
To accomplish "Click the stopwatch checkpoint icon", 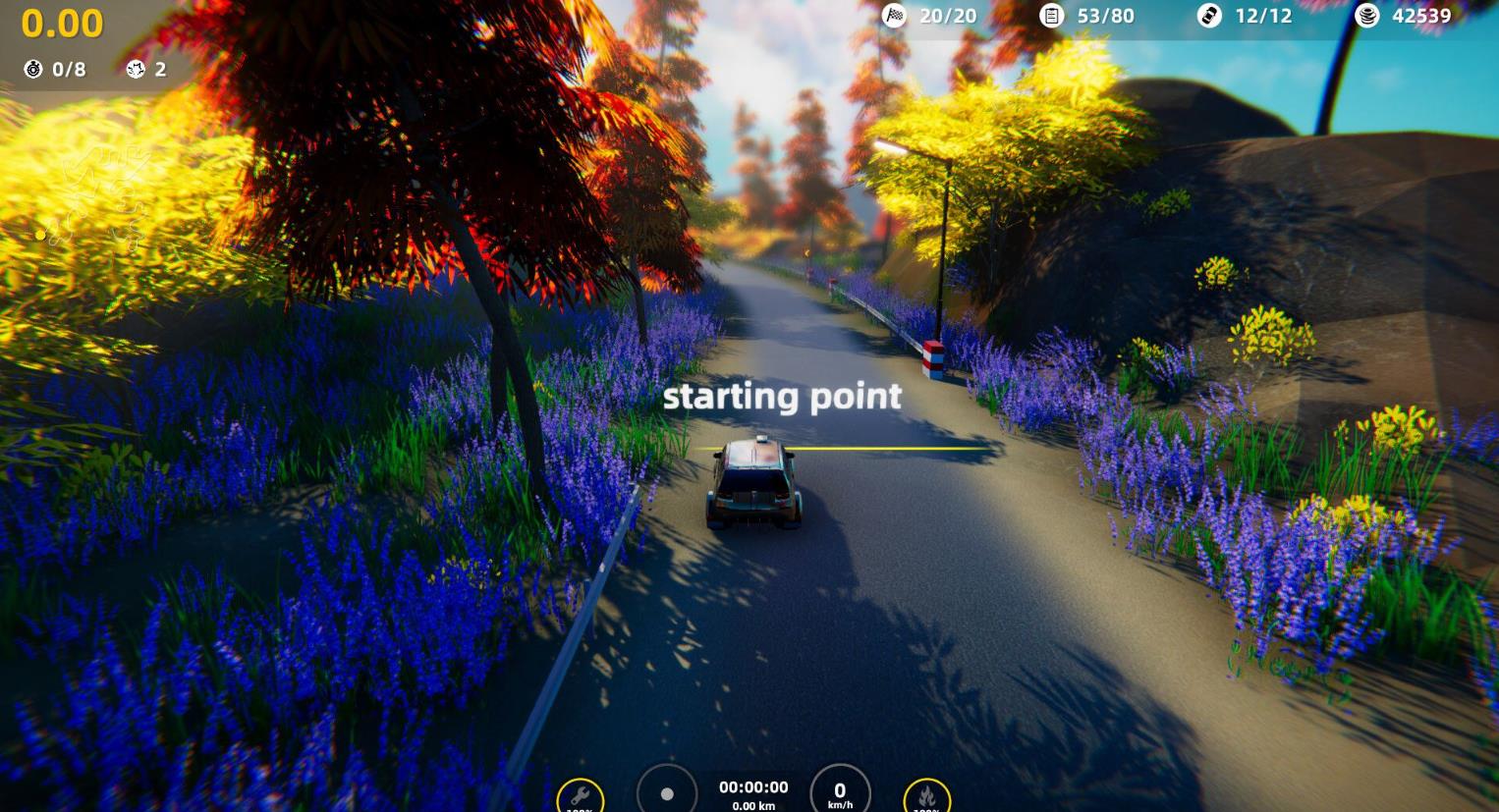I will point(33,69).
